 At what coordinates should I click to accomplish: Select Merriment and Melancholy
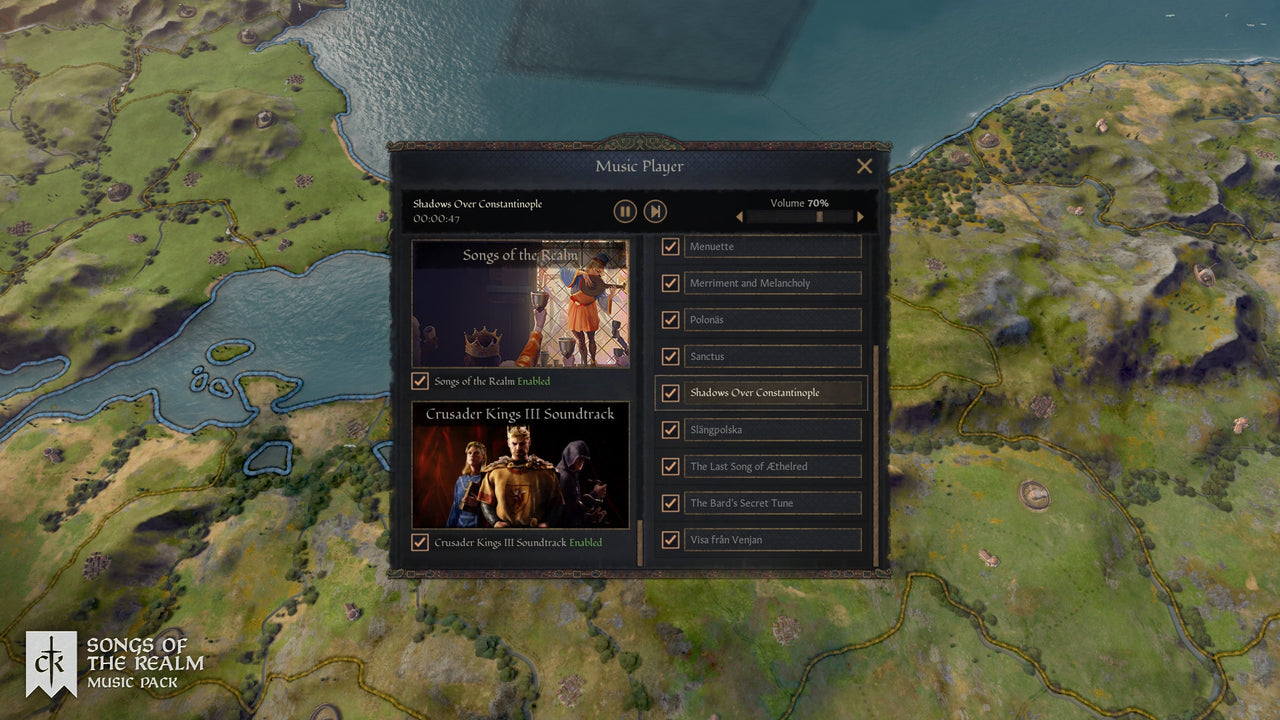point(772,283)
